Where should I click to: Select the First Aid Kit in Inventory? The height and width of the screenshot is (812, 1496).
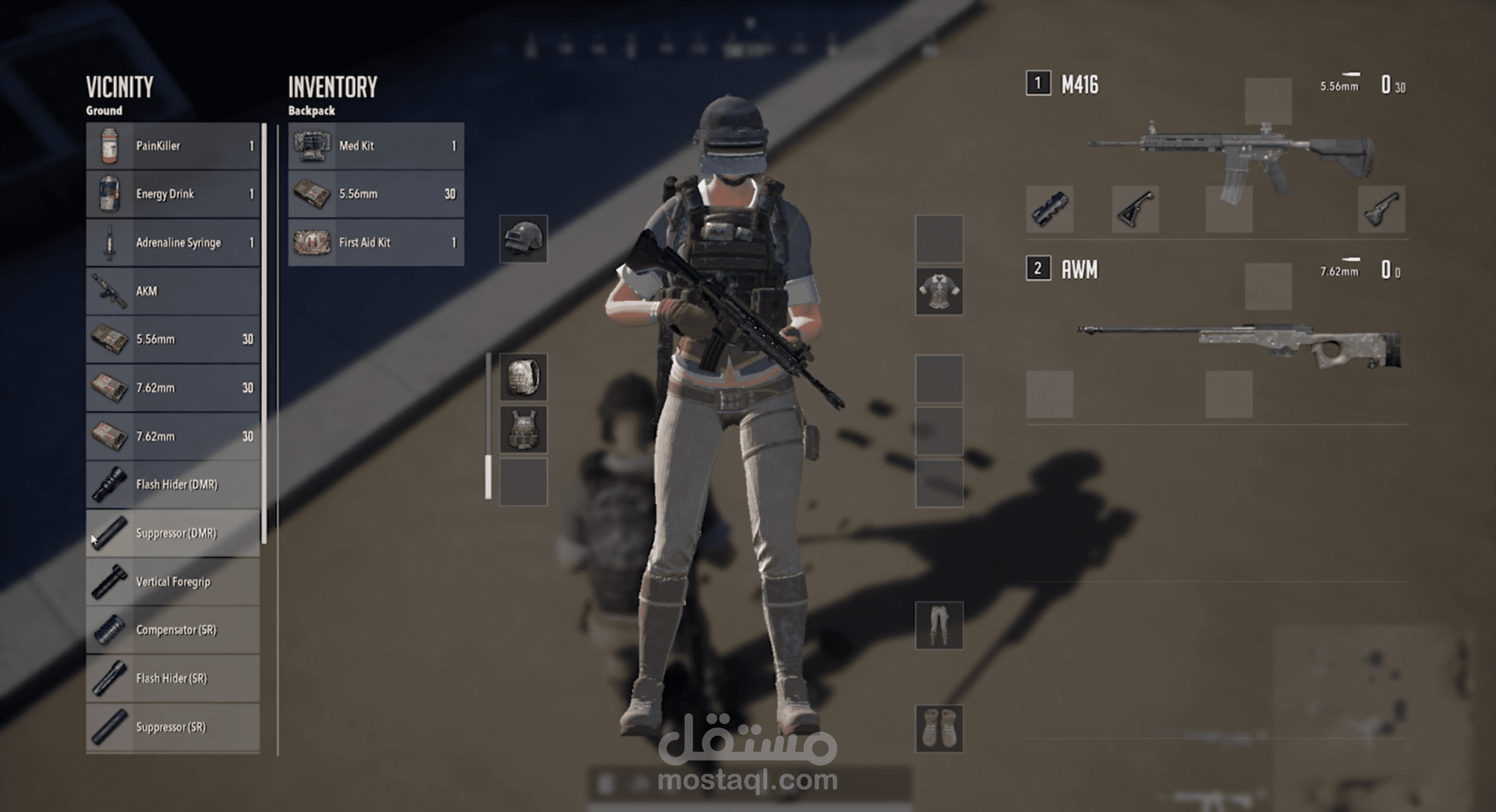click(x=375, y=243)
